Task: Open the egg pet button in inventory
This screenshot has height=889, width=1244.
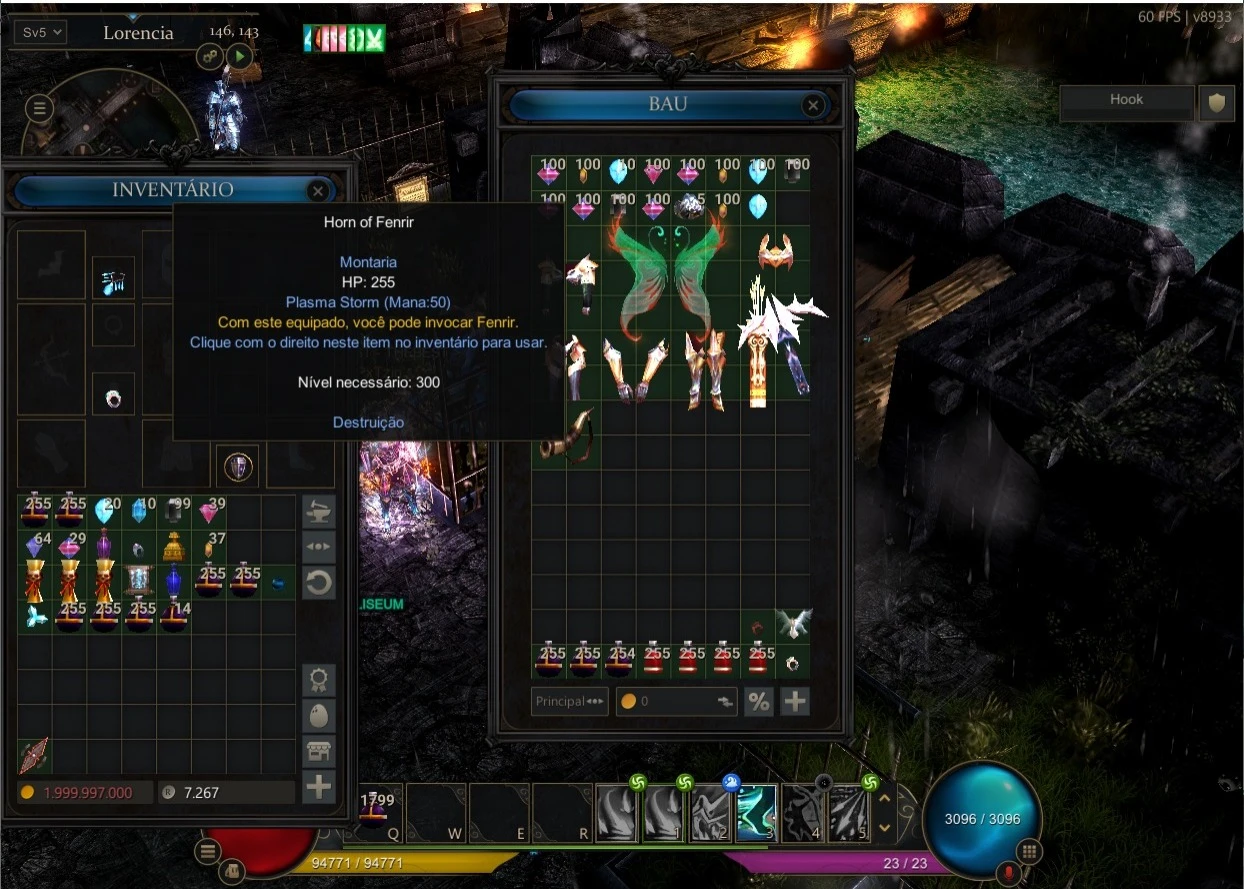Action: tap(319, 716)
